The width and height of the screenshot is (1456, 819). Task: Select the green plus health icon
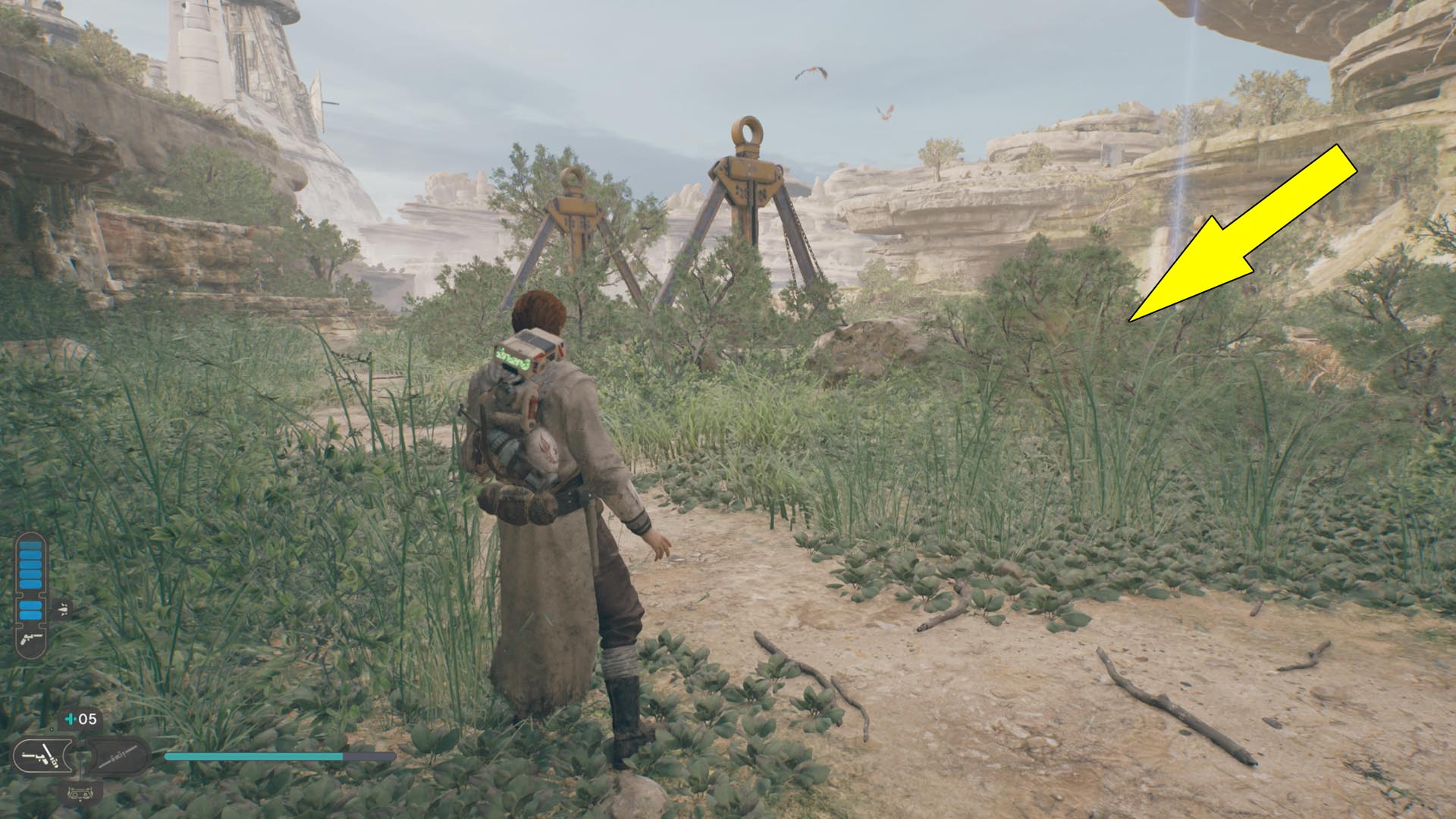click(x=69, y=719)
